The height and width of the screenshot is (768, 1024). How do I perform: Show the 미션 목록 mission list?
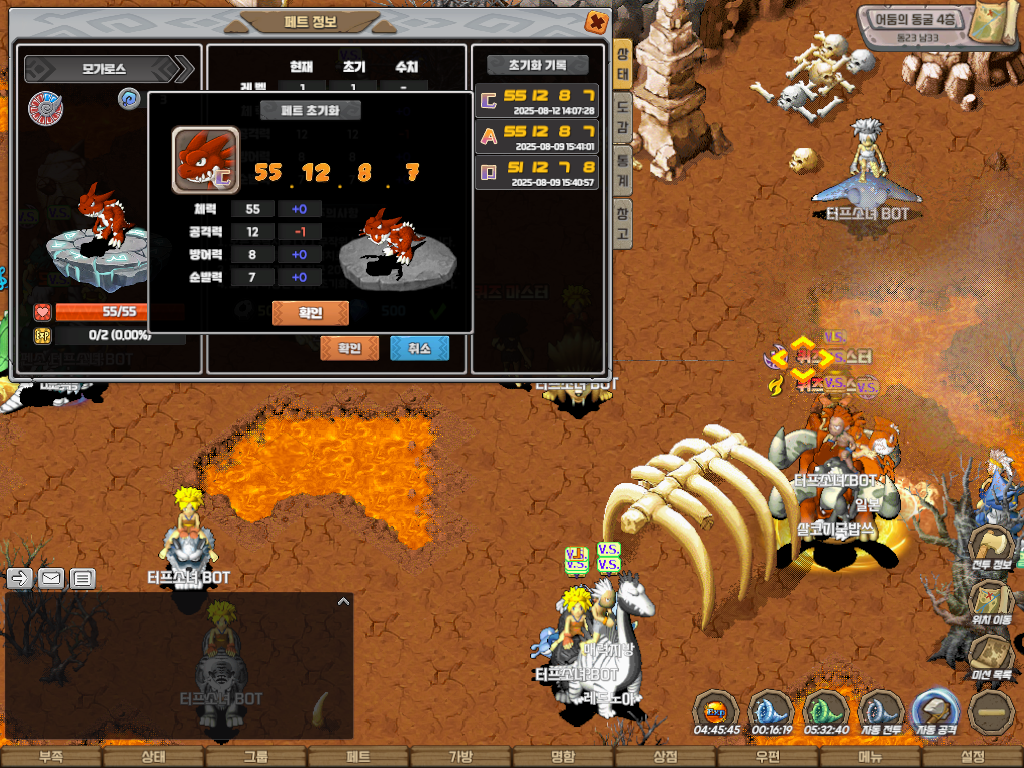(993, 654)
